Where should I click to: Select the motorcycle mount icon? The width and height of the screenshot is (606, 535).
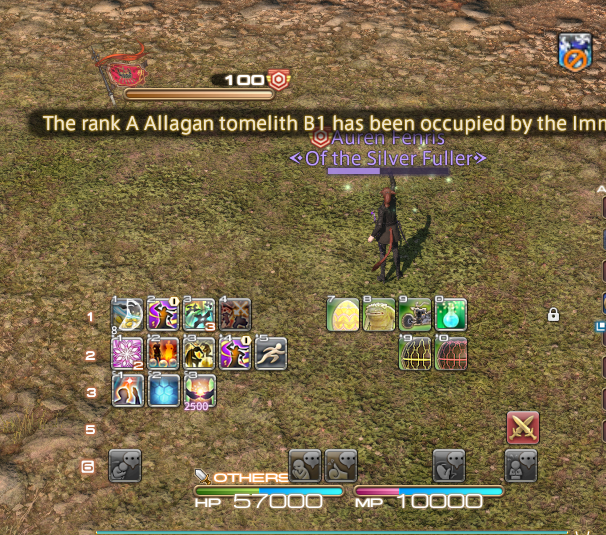click(x=415, y=315)
